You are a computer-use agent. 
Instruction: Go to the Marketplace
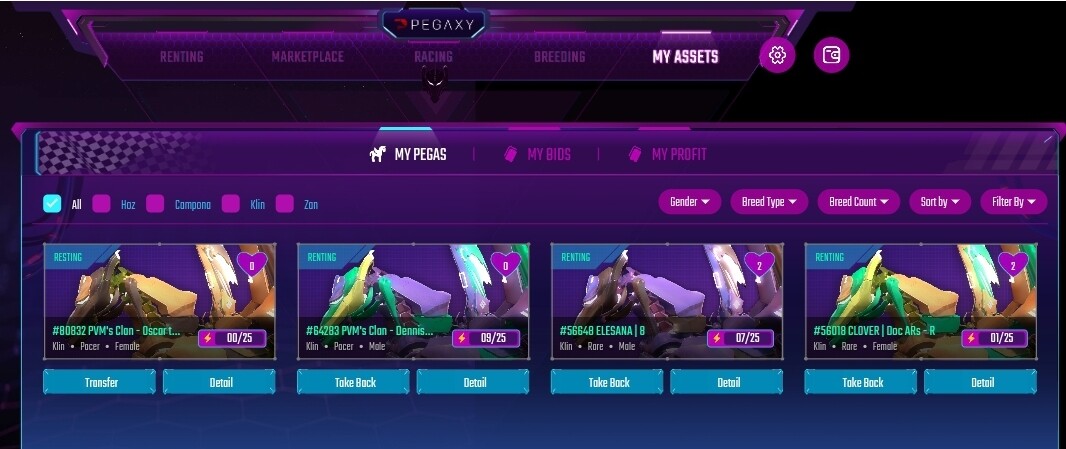(x=307, y=57)
